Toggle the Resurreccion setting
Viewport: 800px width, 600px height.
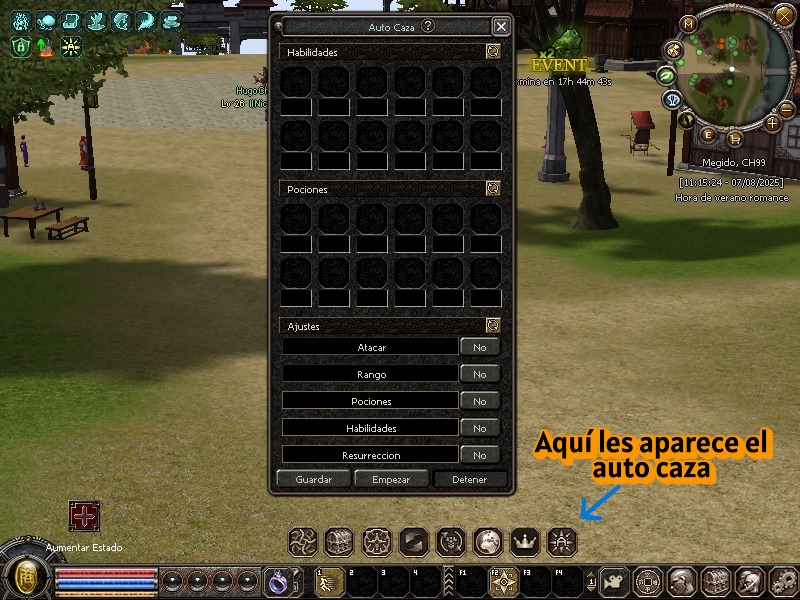point(480,455)
